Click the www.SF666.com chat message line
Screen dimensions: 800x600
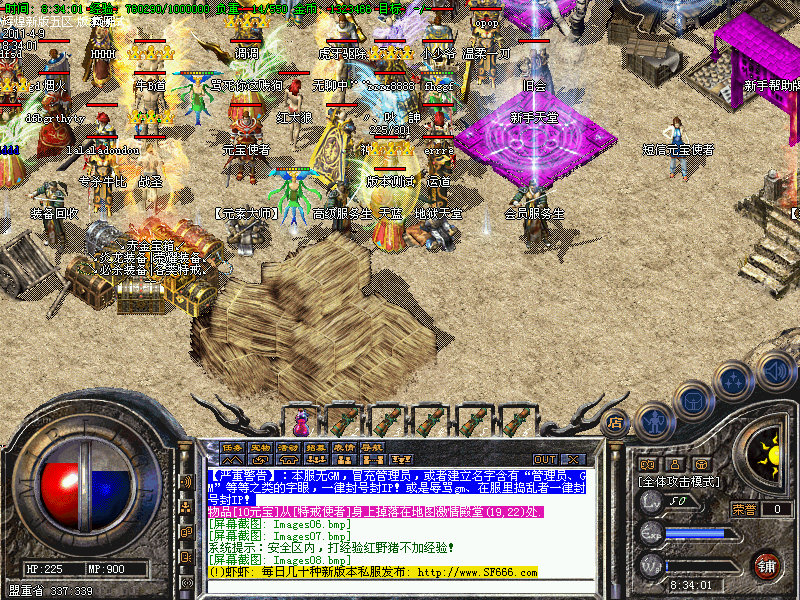[x=372, y=573]
